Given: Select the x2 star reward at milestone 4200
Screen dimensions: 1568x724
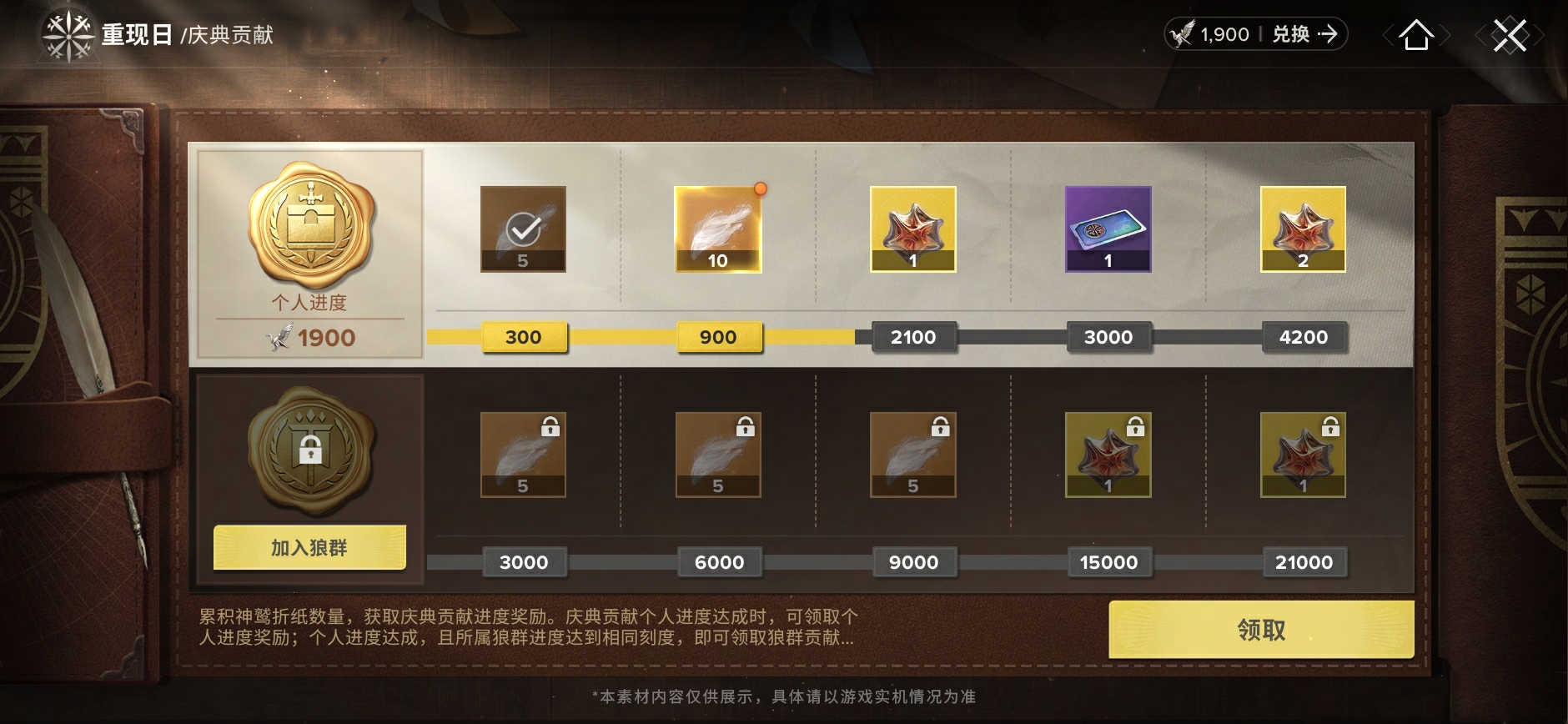Looking at the screenshot, I should click(1304, 229).
